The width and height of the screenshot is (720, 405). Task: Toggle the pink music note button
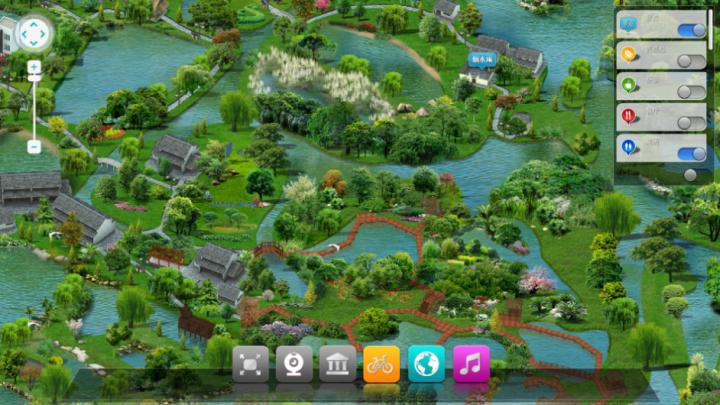pos(471,364)
